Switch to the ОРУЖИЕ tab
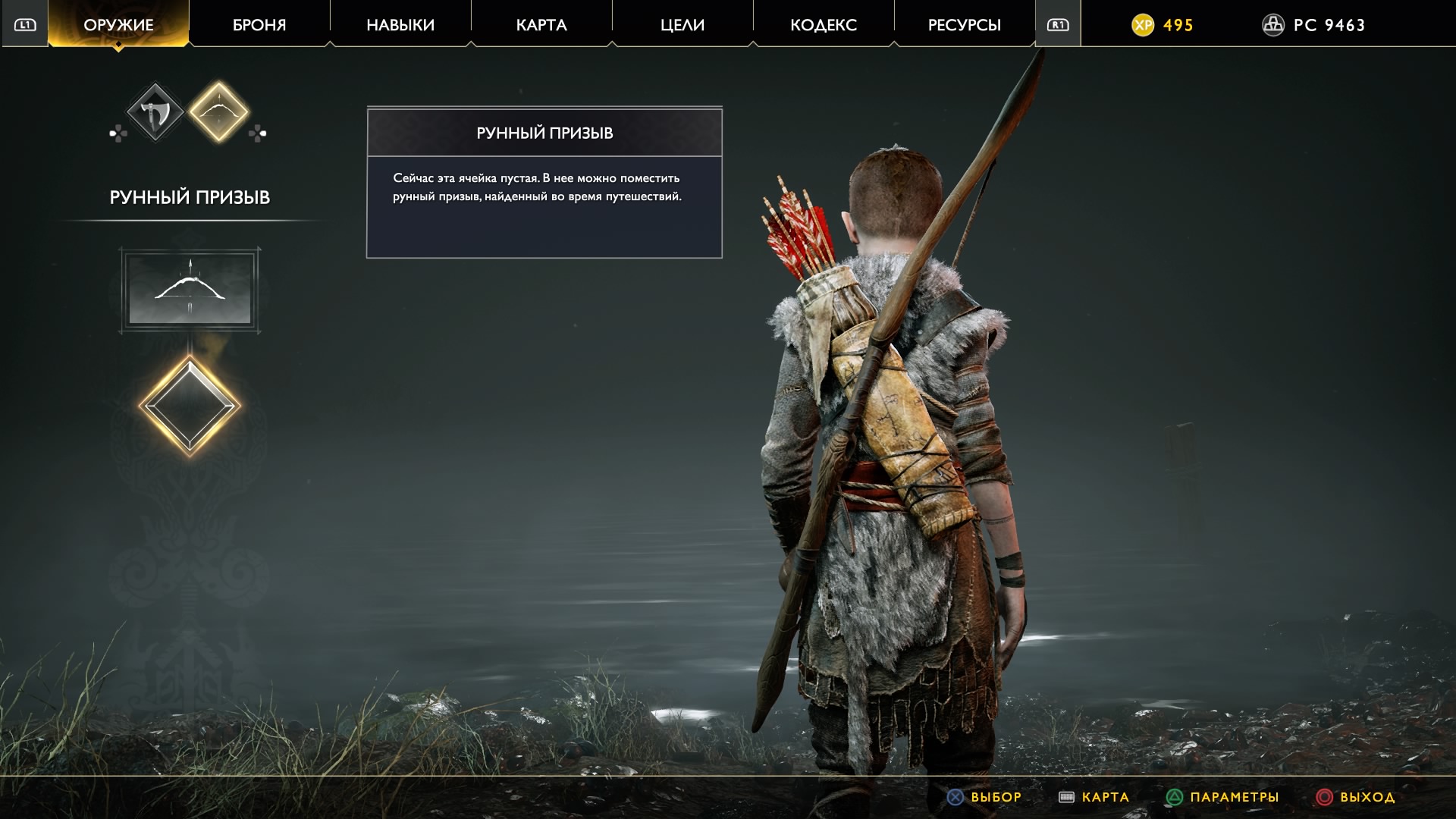 (118, 25)
